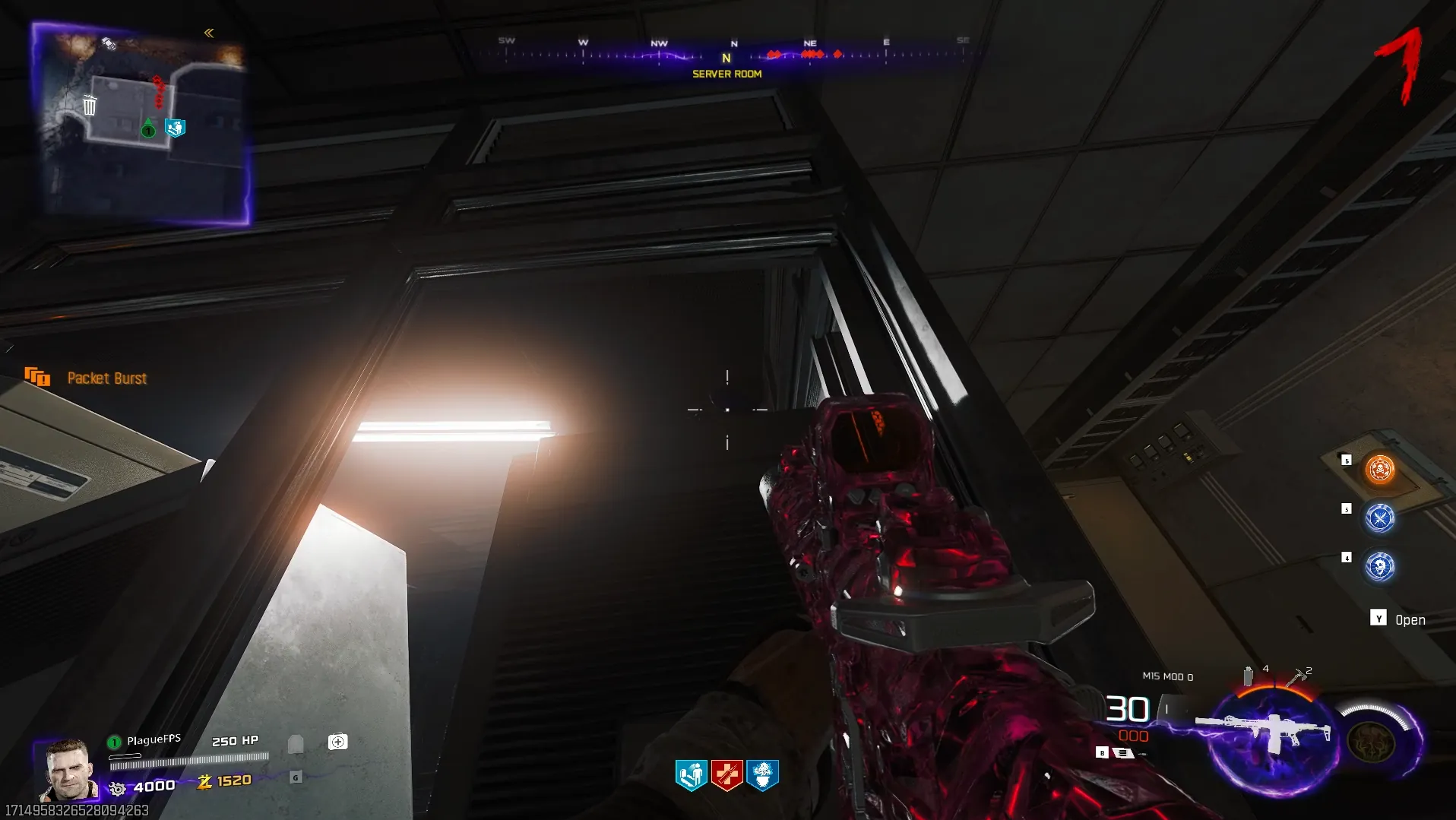Click the PlagueFPS character portrait
Viewport: 1456px width, 820px height.
pos(68,770)
